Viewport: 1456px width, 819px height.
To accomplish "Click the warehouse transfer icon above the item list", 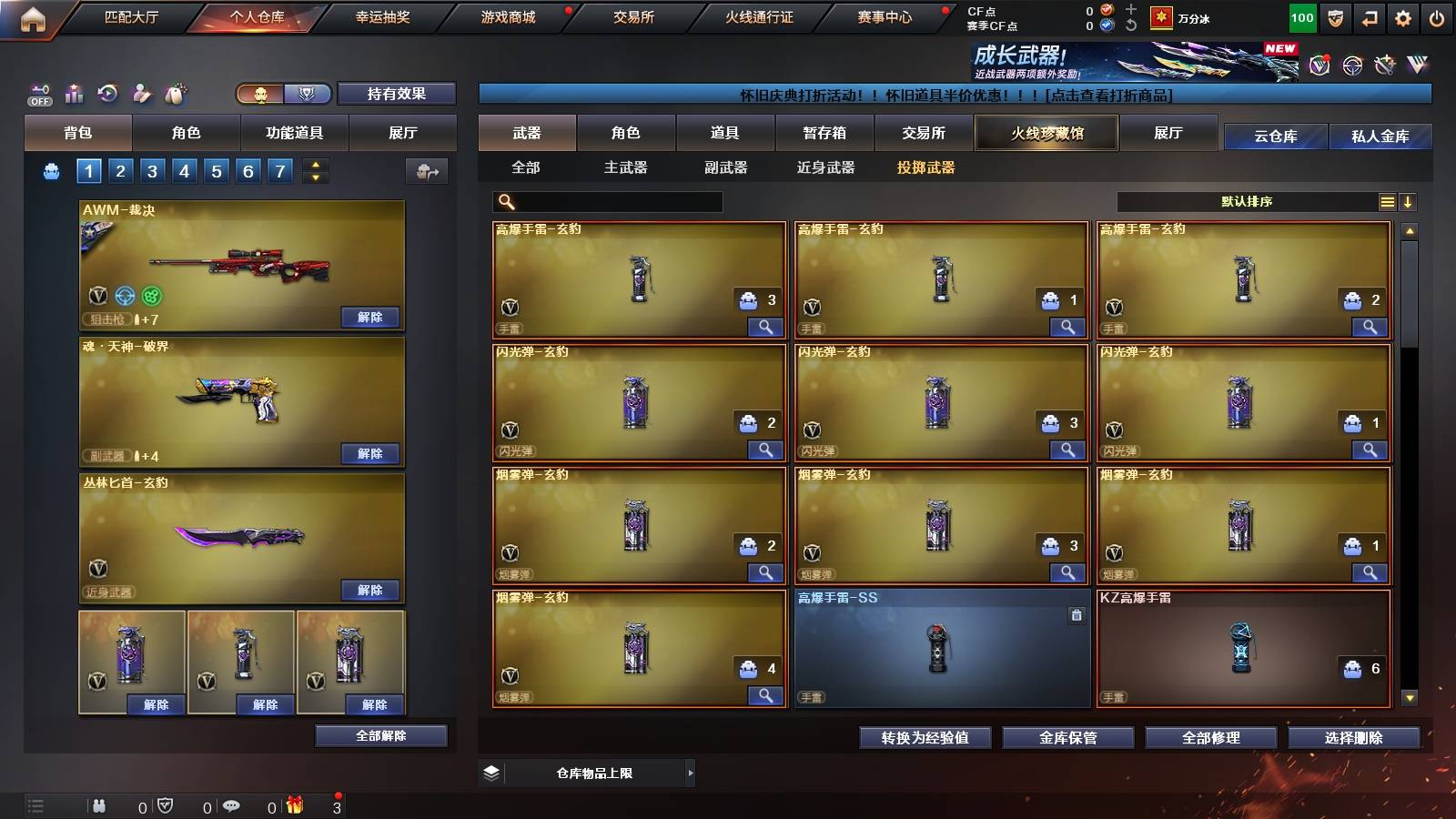I will [428, 170].
